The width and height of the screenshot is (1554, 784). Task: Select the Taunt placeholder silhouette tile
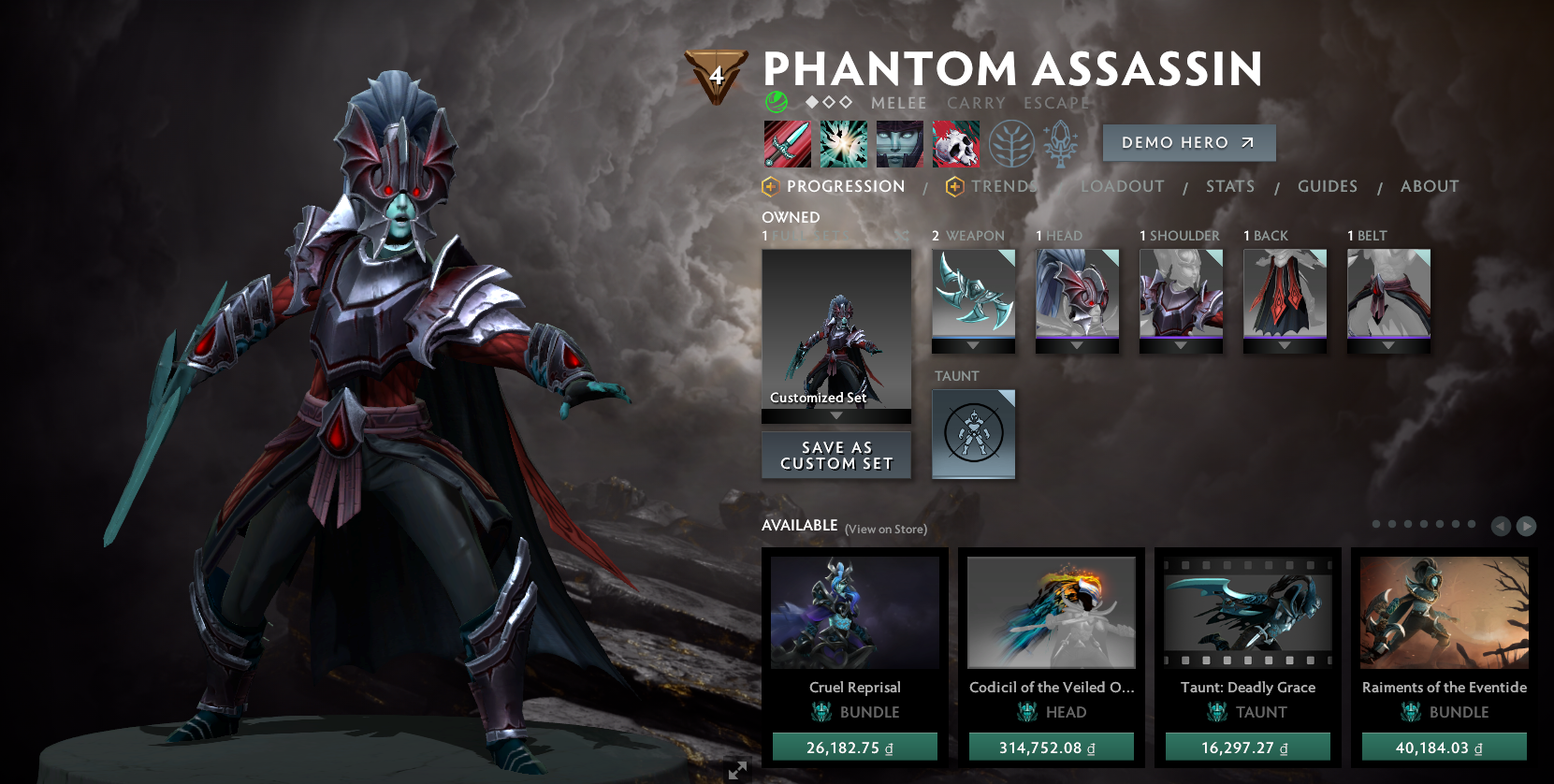[x=973, y=433]
